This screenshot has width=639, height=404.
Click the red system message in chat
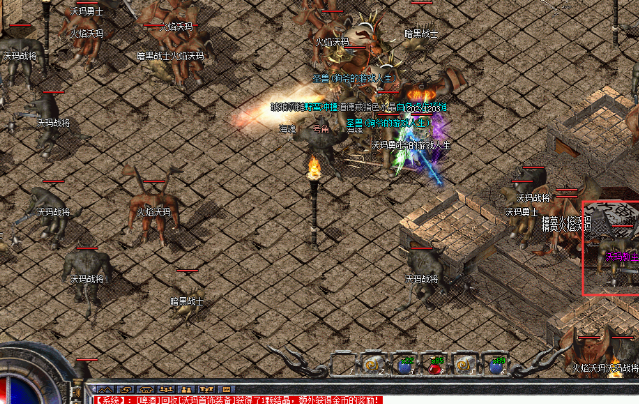pyautogui.click(x=236, y=398)
